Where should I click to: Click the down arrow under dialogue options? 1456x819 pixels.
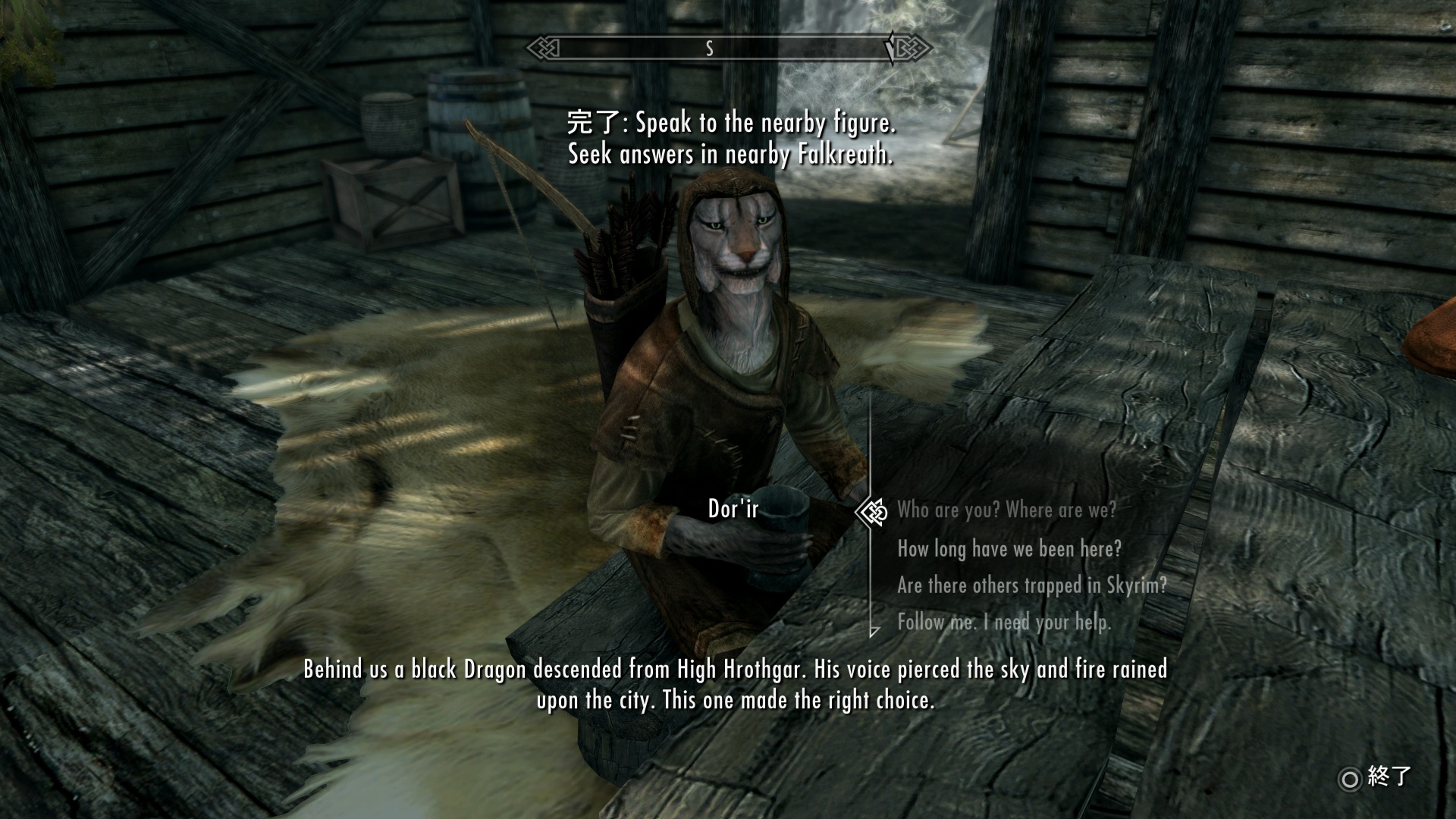click(874, 631)
